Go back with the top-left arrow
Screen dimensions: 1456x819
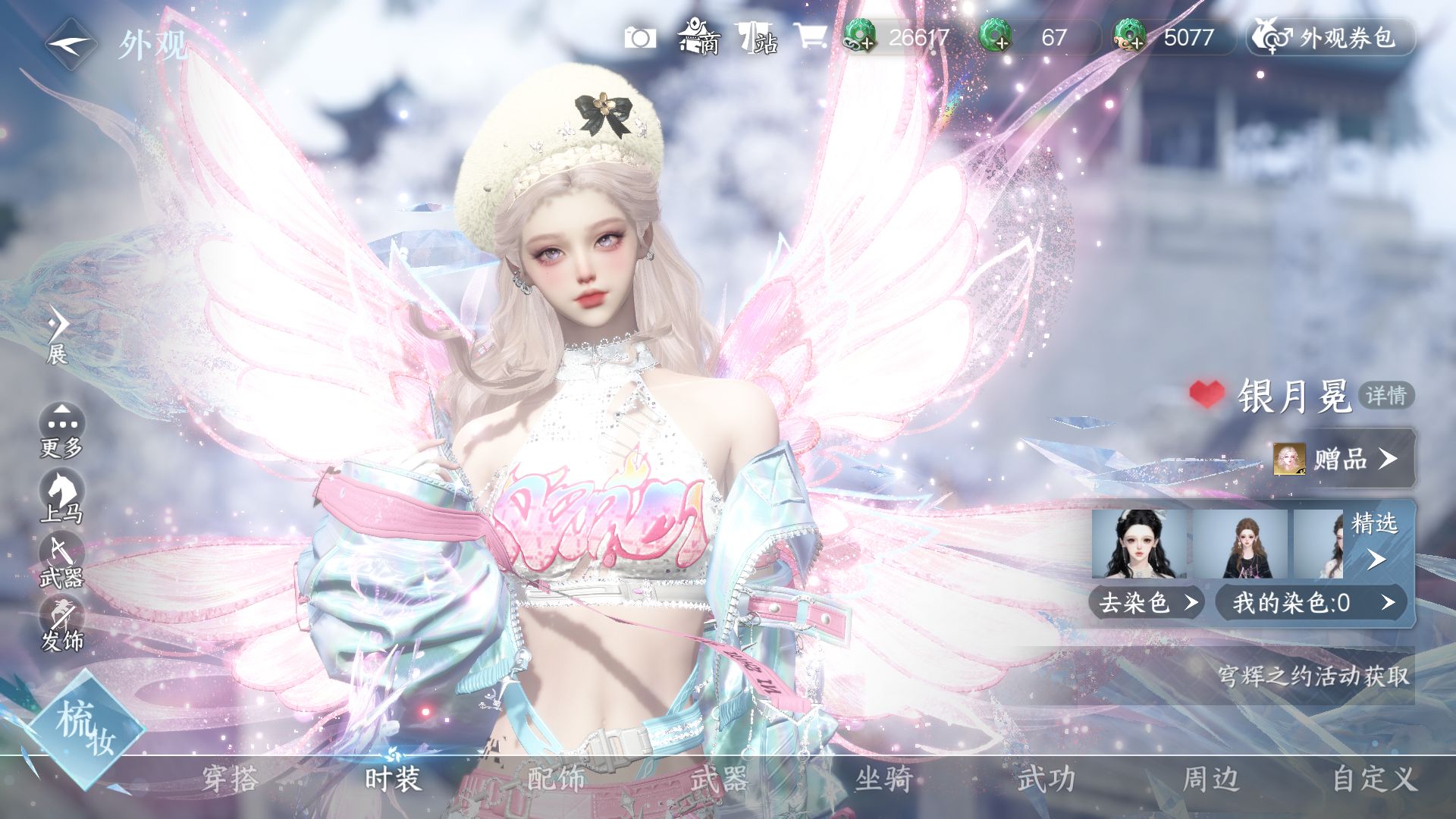tap(71, 44)
